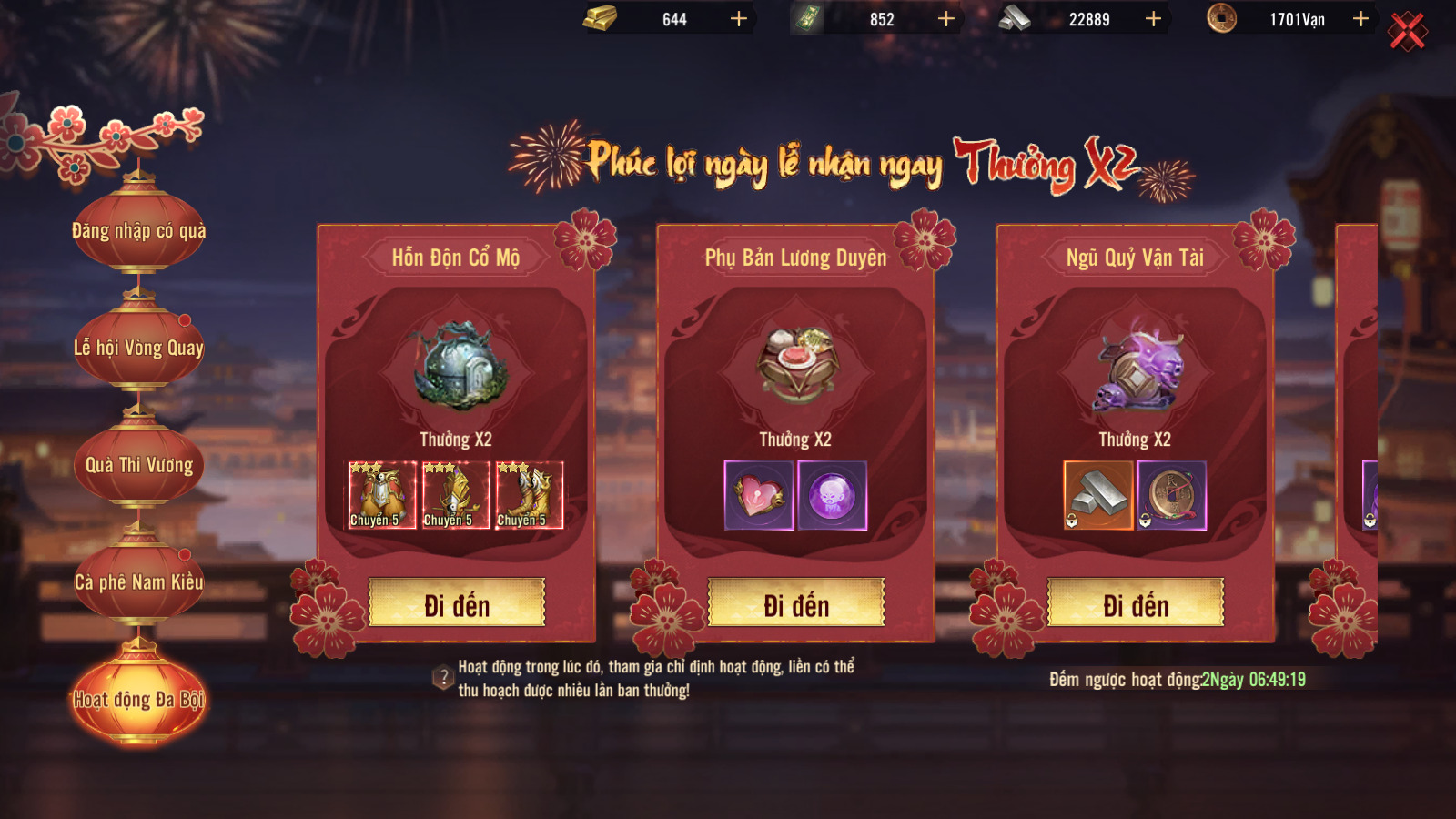
Task: Add more gold bars with the plus button
Action: pyautogui.click(x=739, y=19)
